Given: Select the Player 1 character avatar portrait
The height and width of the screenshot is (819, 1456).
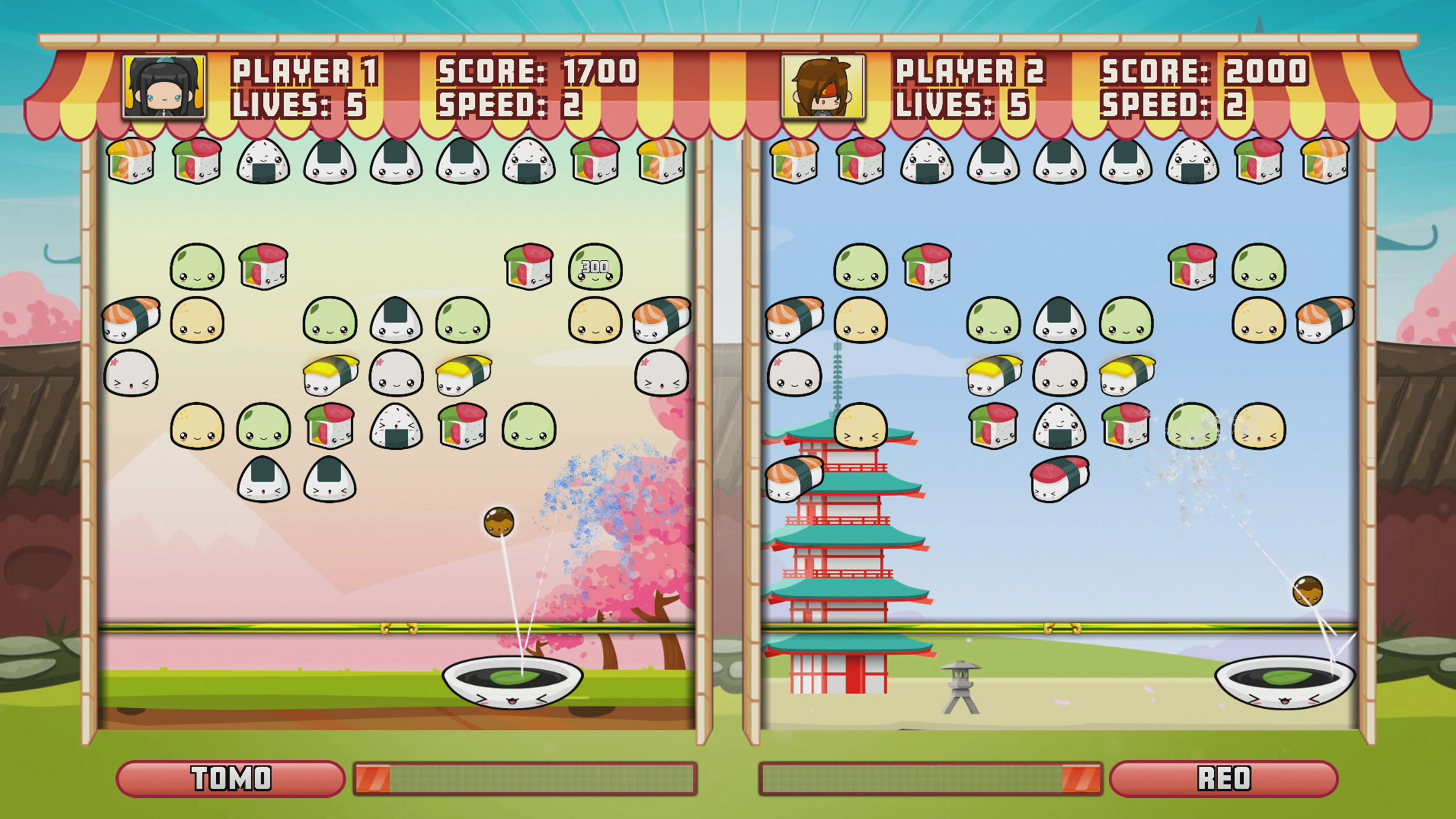Looking at the screenshot, I should (x=164, y=88).
